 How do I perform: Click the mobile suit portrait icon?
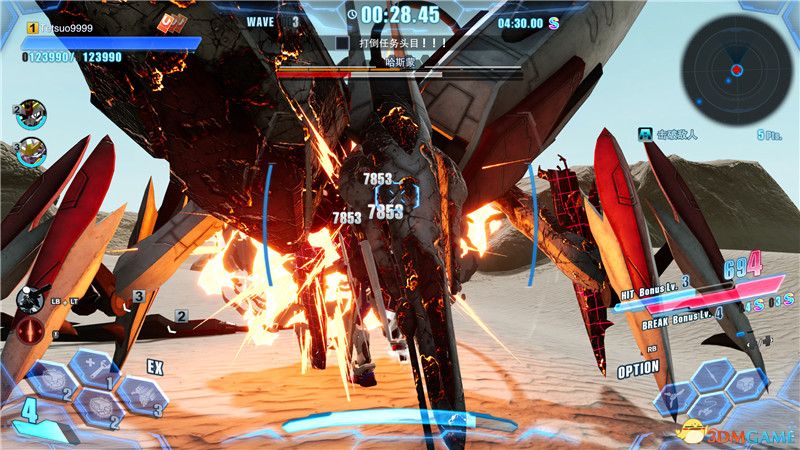tap(29, 297)
